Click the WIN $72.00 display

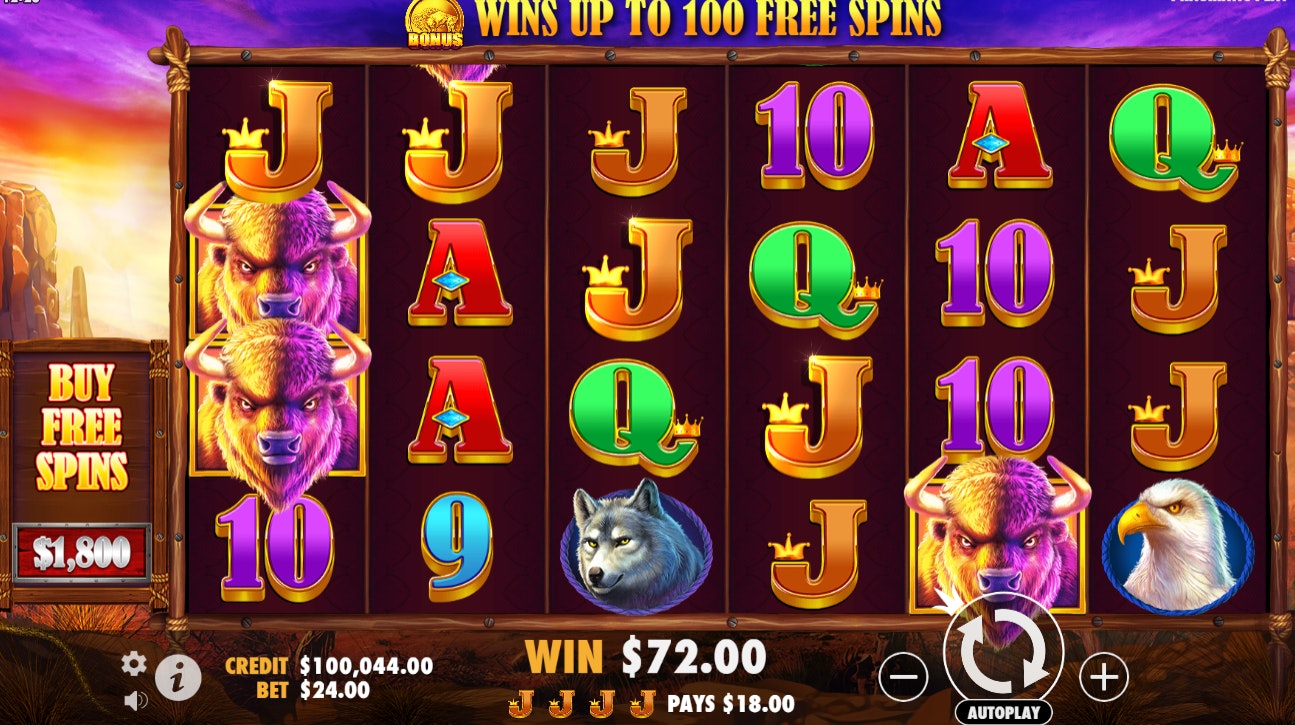[644, 657]
